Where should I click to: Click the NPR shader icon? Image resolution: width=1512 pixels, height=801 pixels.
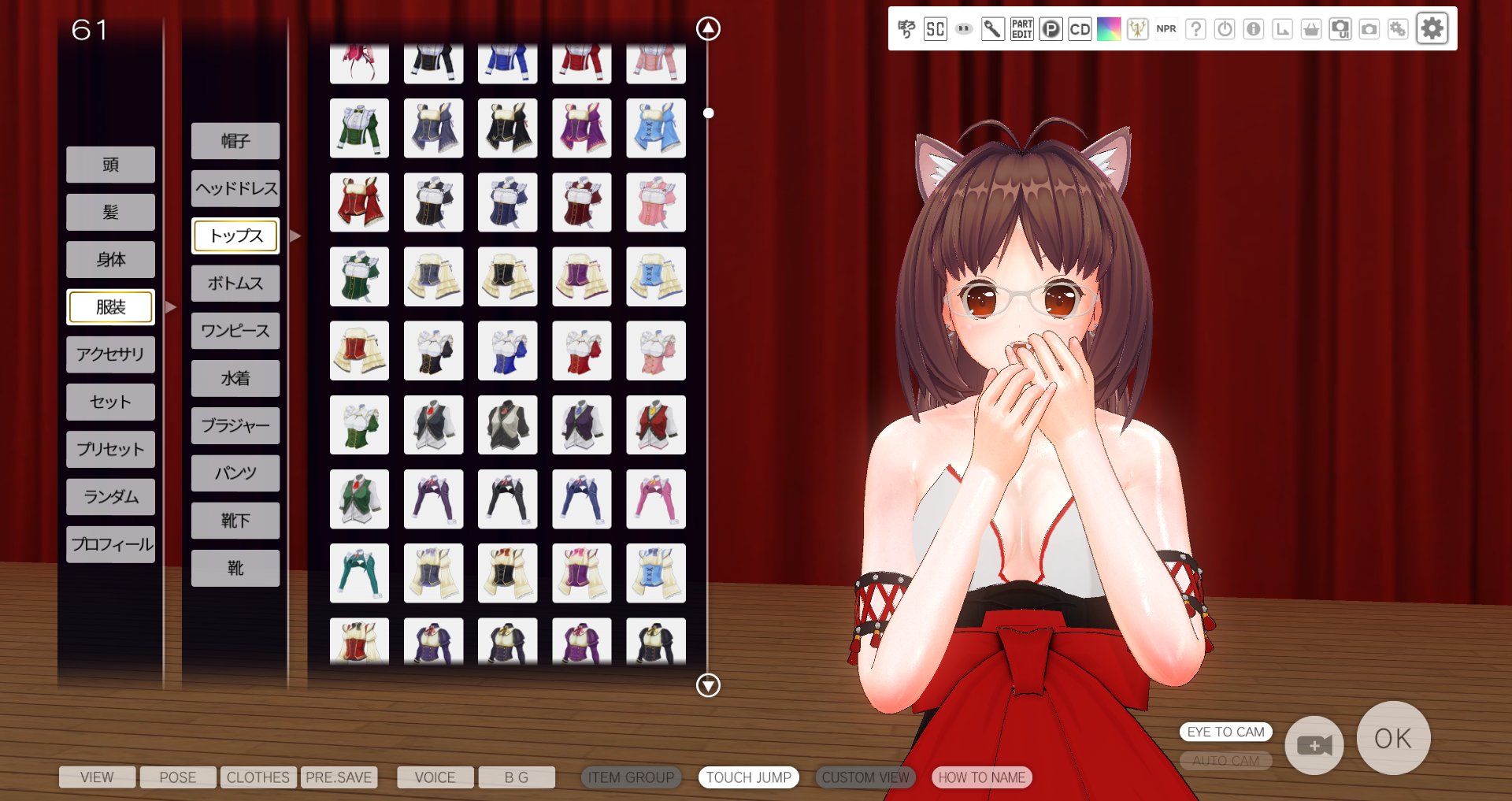(1165, 29)
